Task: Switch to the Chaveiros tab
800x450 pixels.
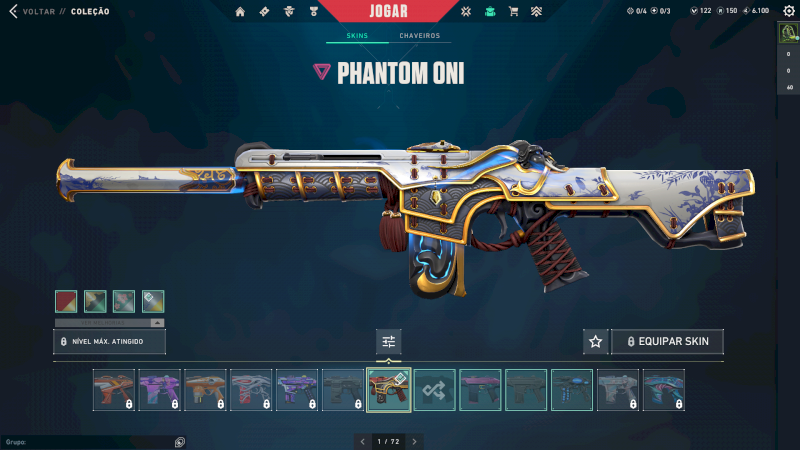Action: 419,36
